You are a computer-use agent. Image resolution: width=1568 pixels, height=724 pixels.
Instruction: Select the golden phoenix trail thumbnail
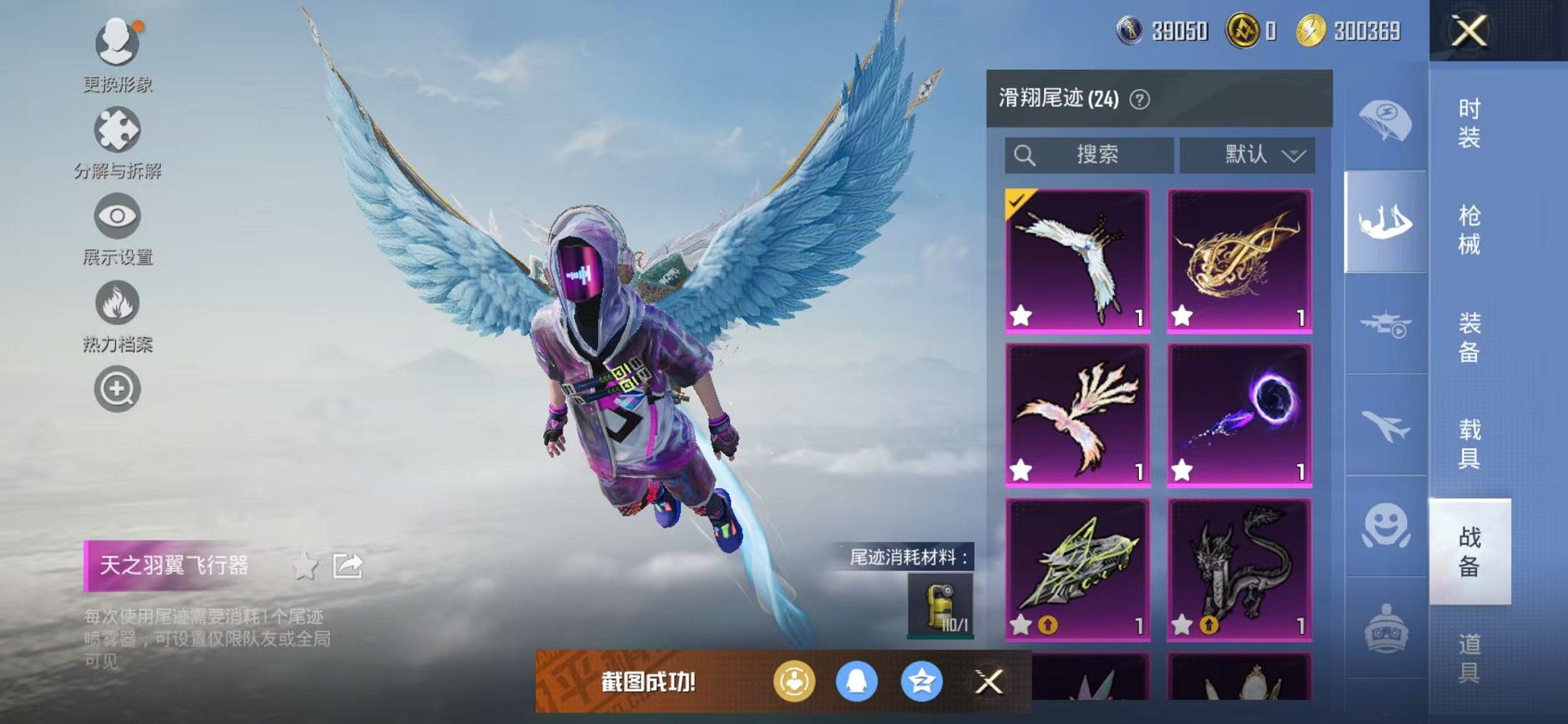pos(1240,262)
